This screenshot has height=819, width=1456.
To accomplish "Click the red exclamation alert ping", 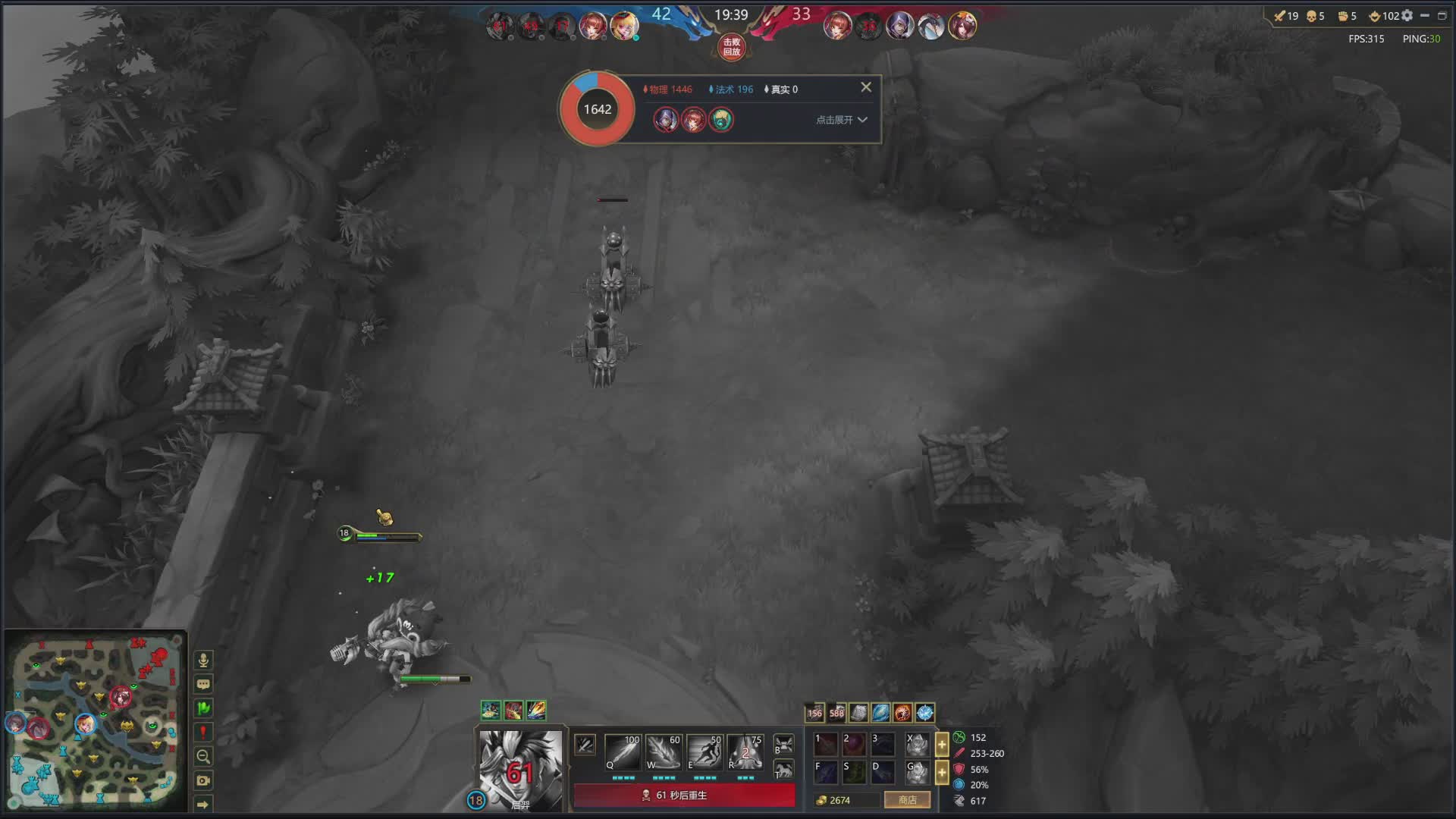I will (x=203, y=732).
